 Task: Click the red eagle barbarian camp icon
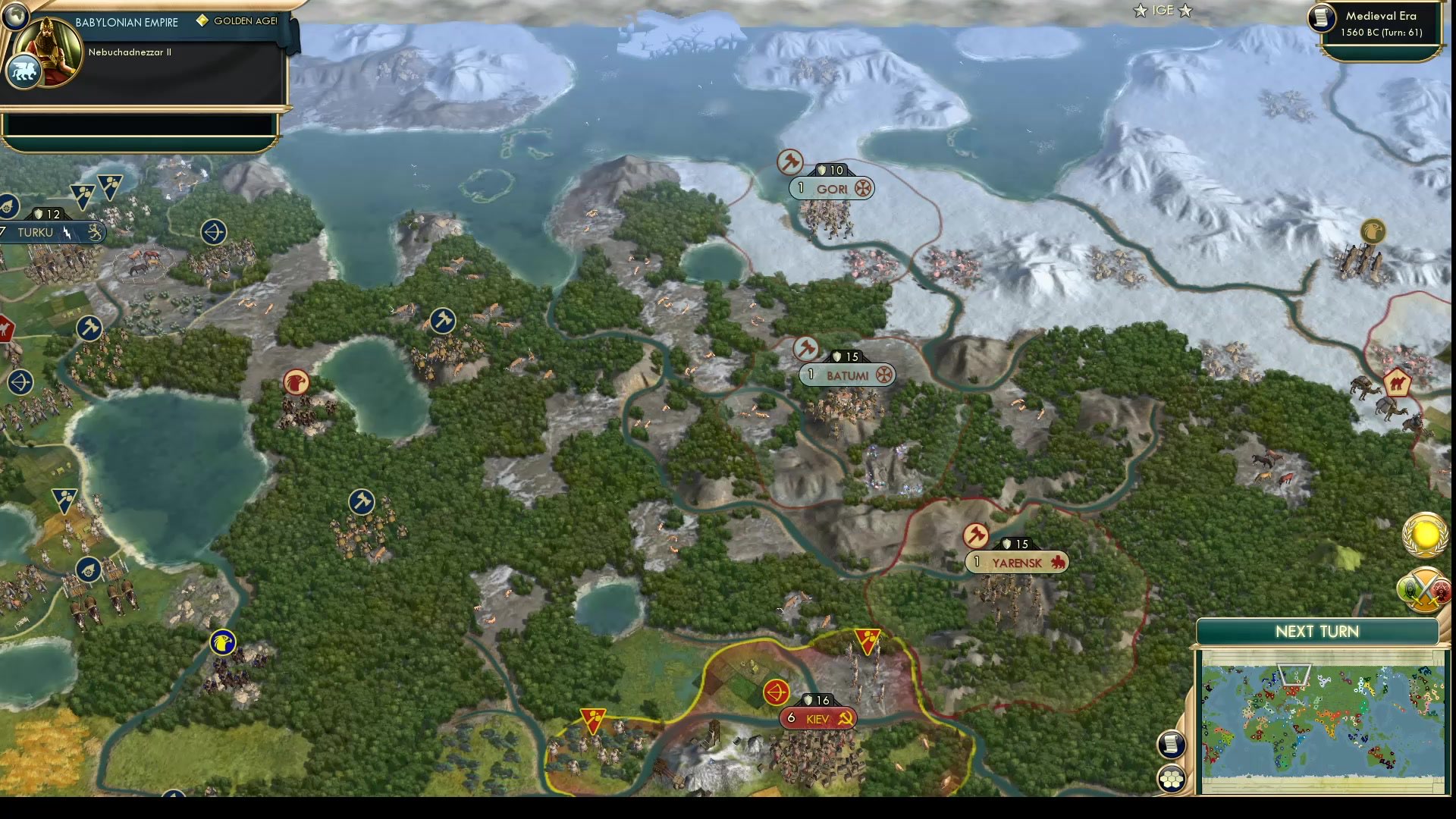(296, 382)
